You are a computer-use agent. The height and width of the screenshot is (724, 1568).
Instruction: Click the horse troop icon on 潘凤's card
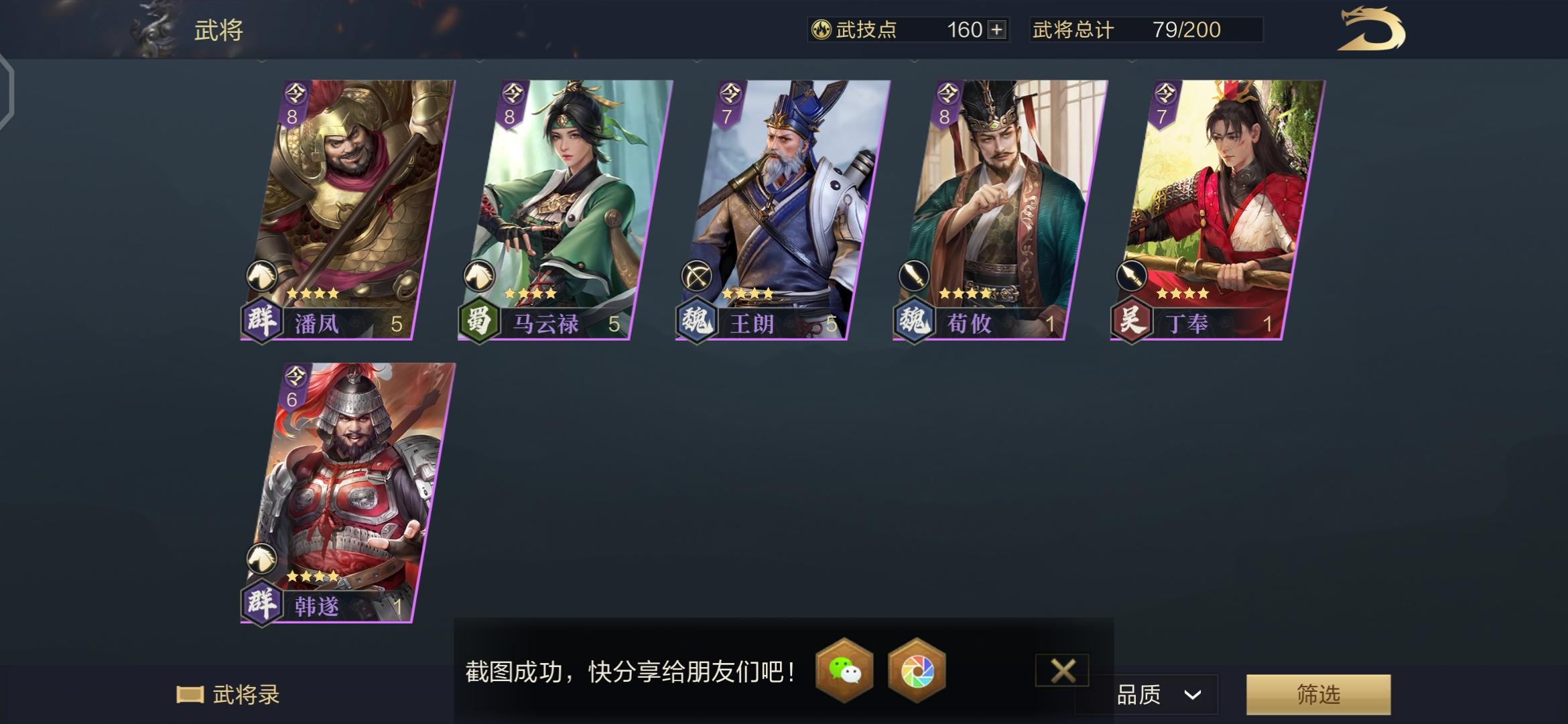coord(262,275)
